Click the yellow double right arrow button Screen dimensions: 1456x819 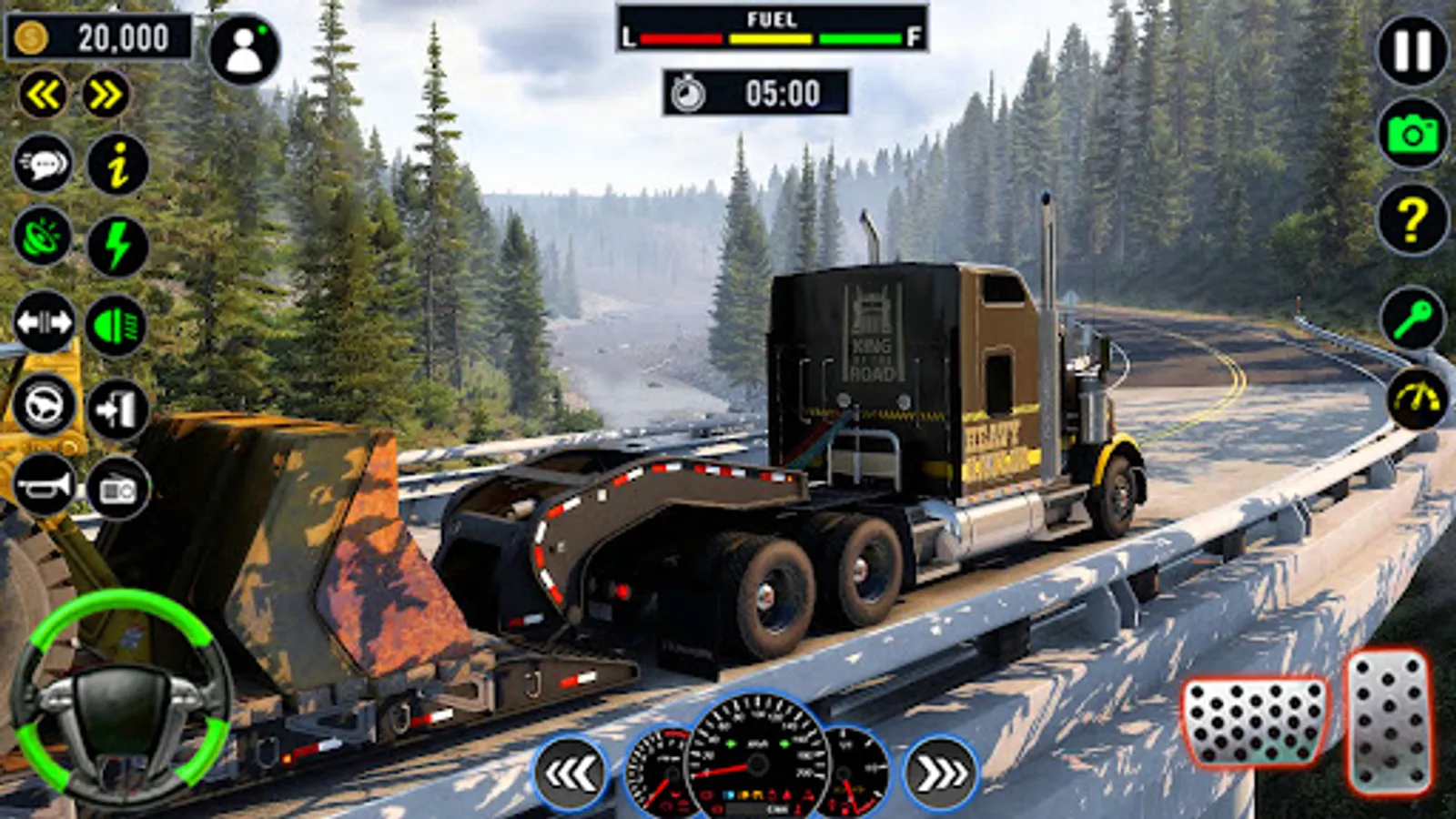click(106, 94)
